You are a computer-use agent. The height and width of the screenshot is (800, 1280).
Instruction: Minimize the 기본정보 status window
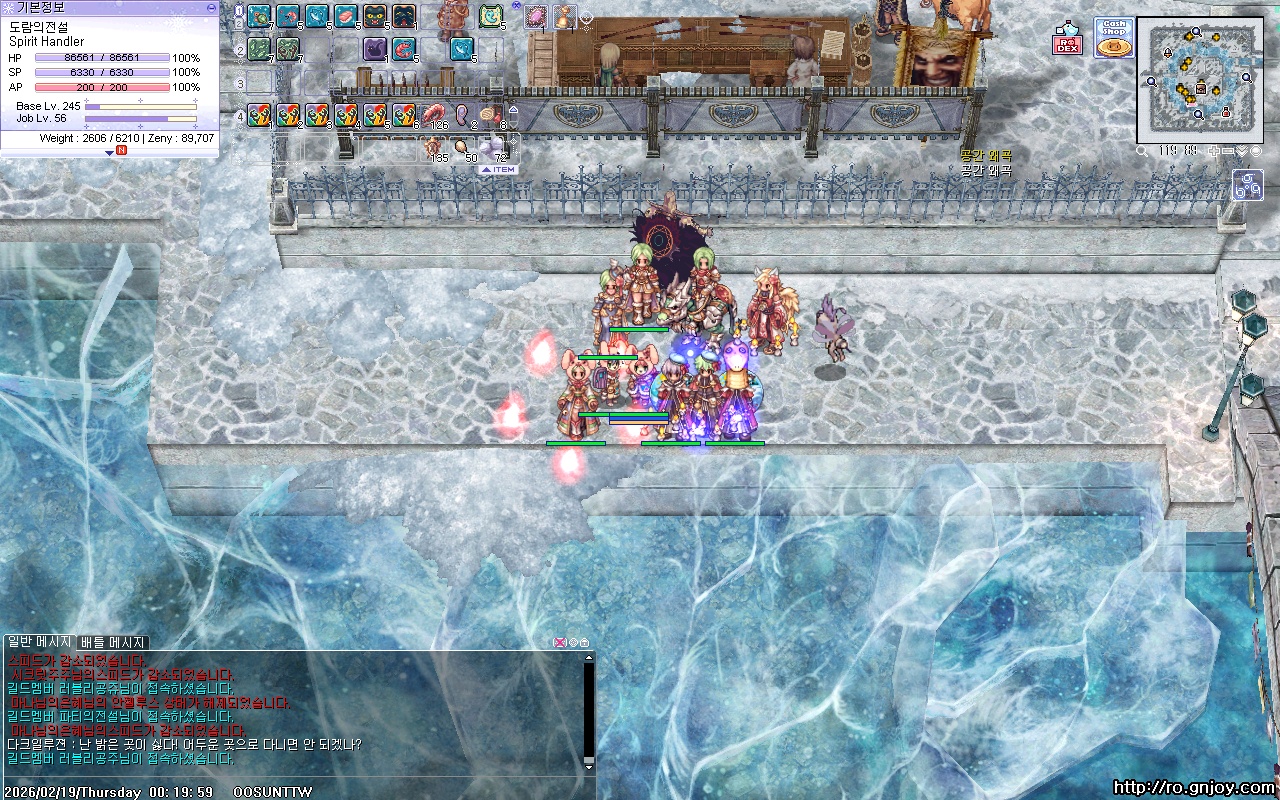[211, 7]
